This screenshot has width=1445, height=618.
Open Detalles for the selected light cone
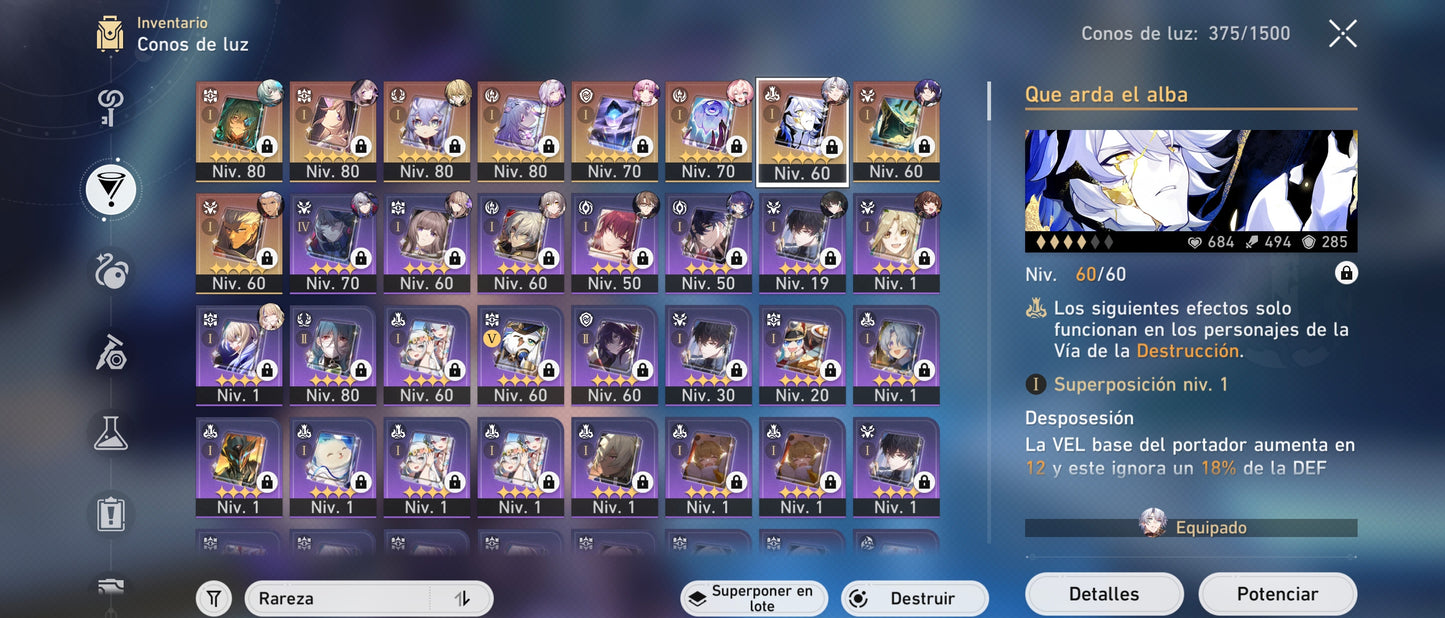(1103, 594)
